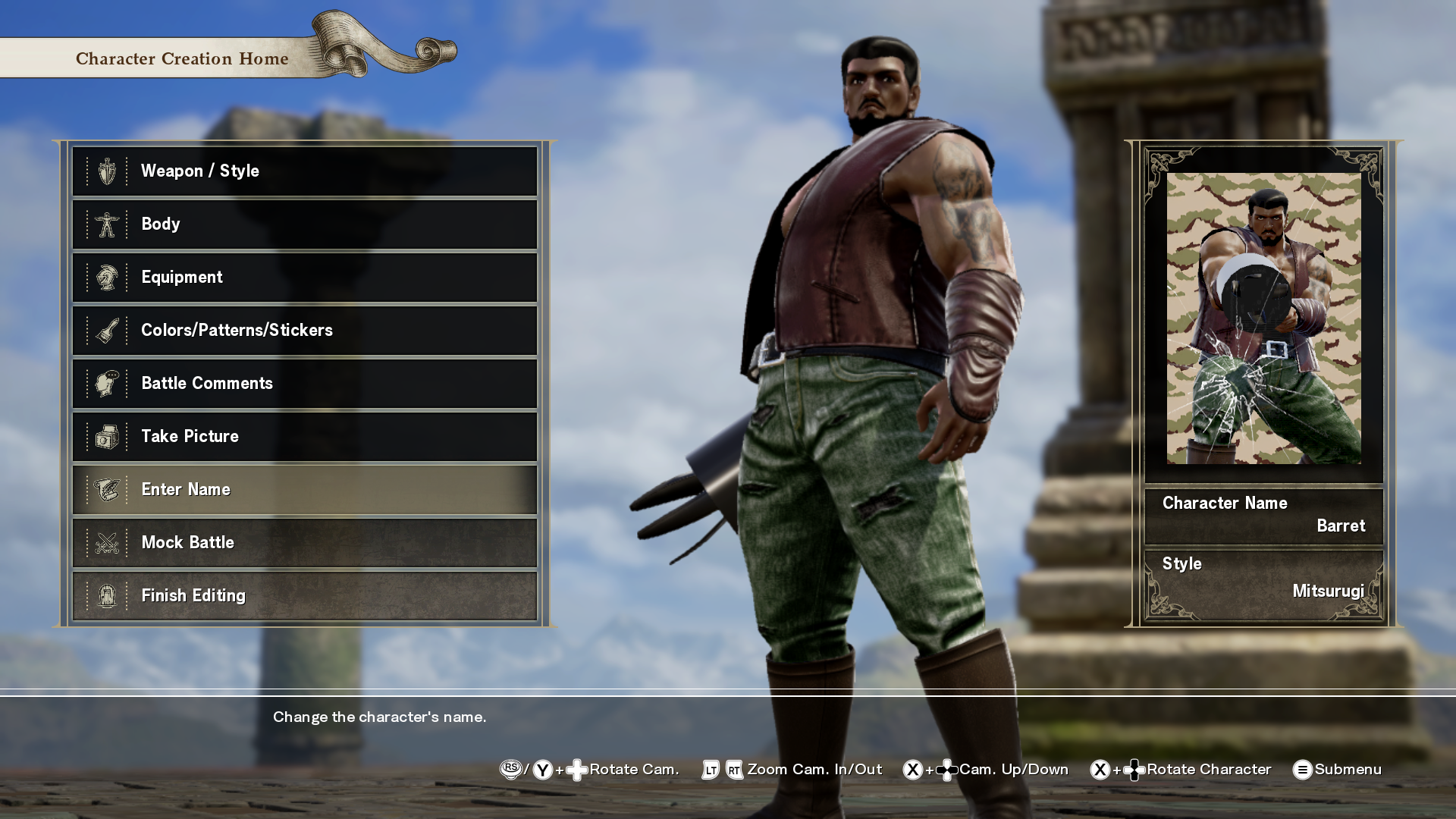Select the highlighted Enter Name entry

[x=303, y=489]
